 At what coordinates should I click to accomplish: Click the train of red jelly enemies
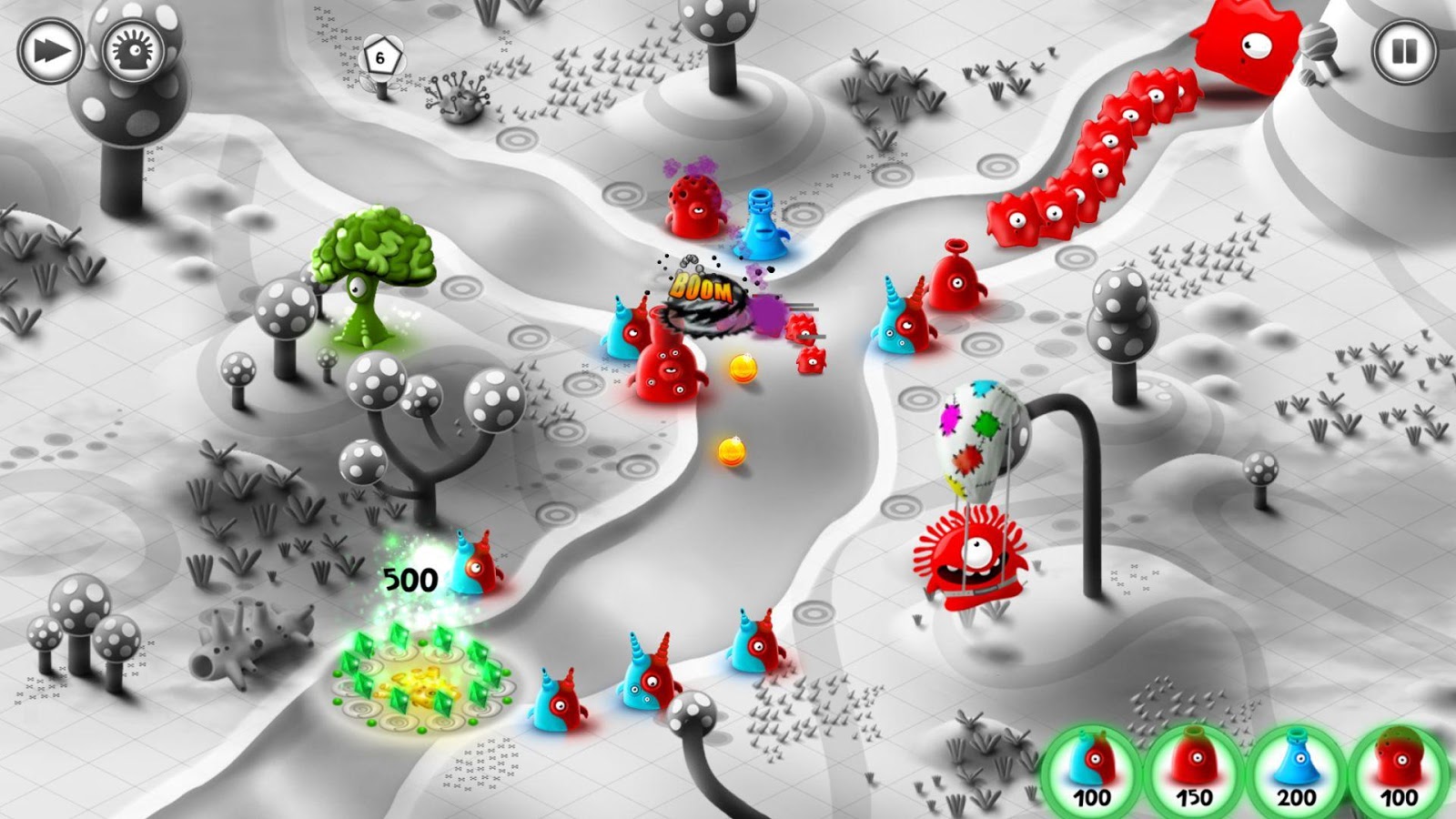click(x=1092, y=150)
